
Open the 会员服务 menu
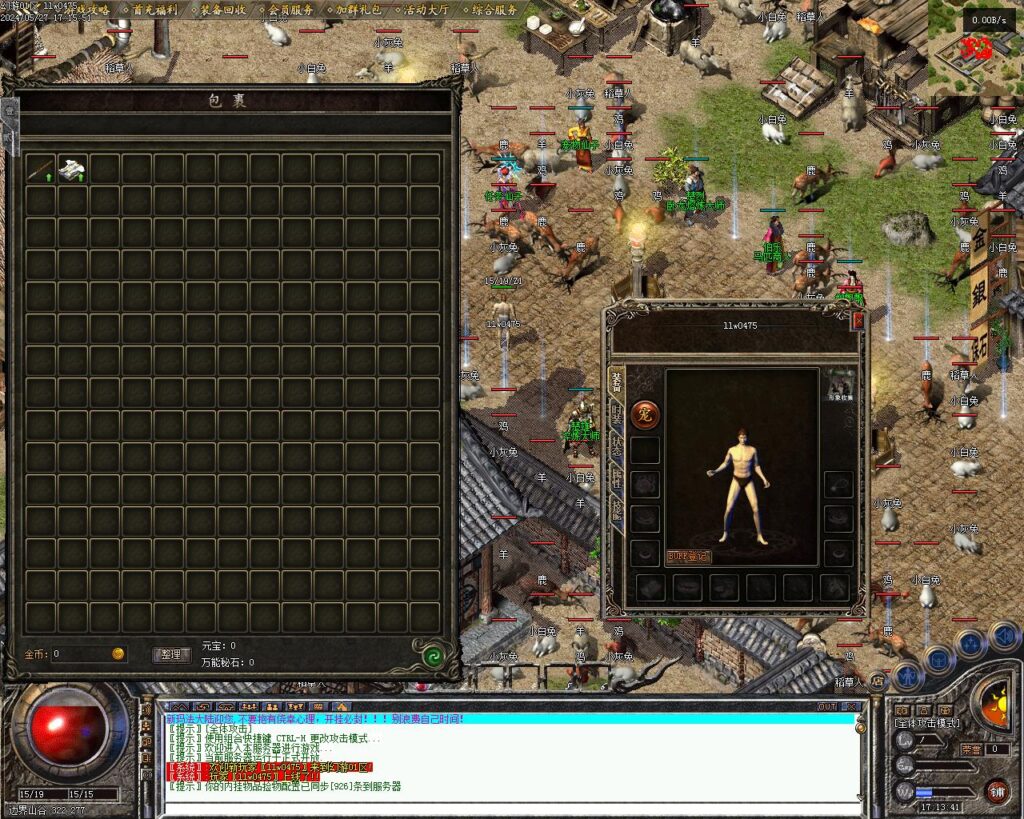290,10
